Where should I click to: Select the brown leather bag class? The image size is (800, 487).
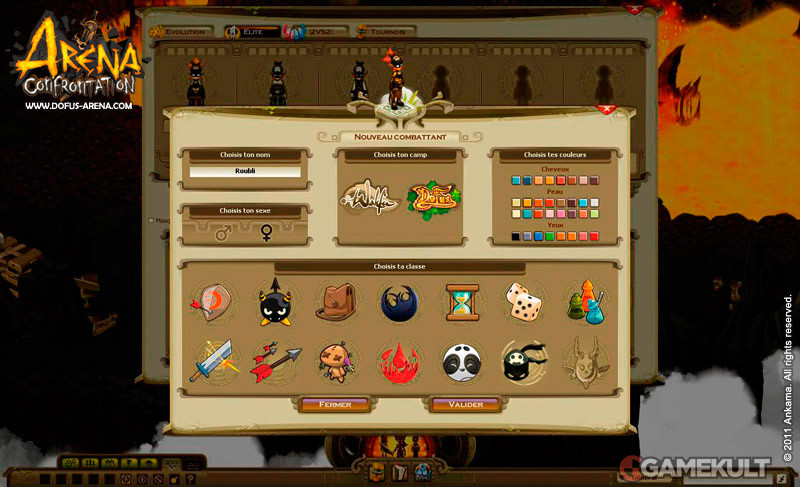coord(337,301)
